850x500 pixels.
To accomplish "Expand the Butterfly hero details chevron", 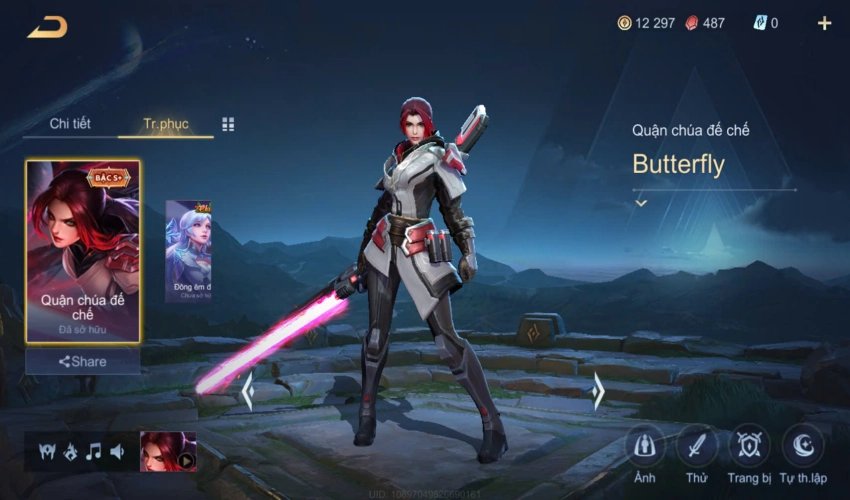I will coord(641,203).
